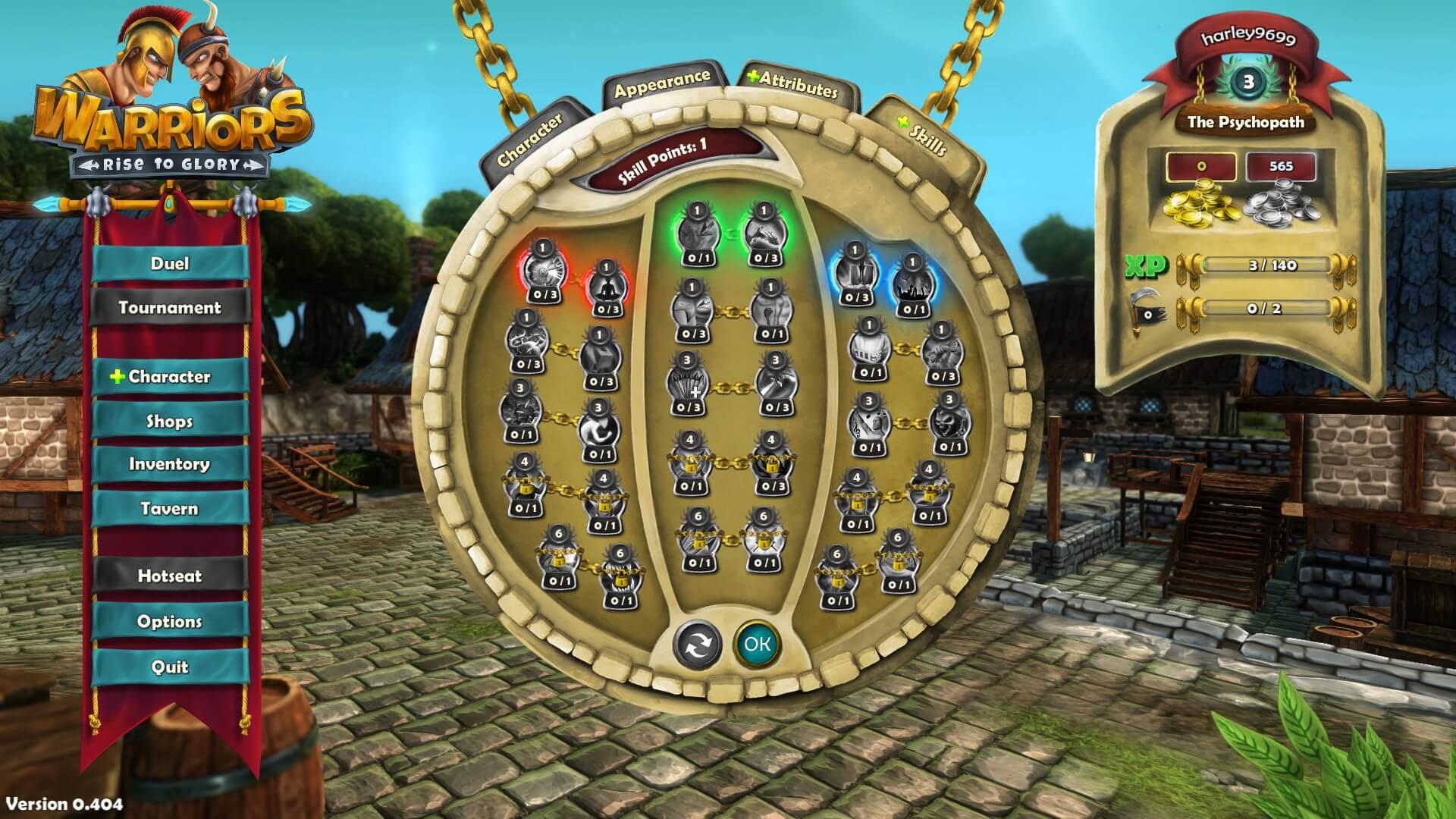Visit the Tavern
This screenshot has width=1456, height=819.
pyautogui.click(x=170, y=509)
